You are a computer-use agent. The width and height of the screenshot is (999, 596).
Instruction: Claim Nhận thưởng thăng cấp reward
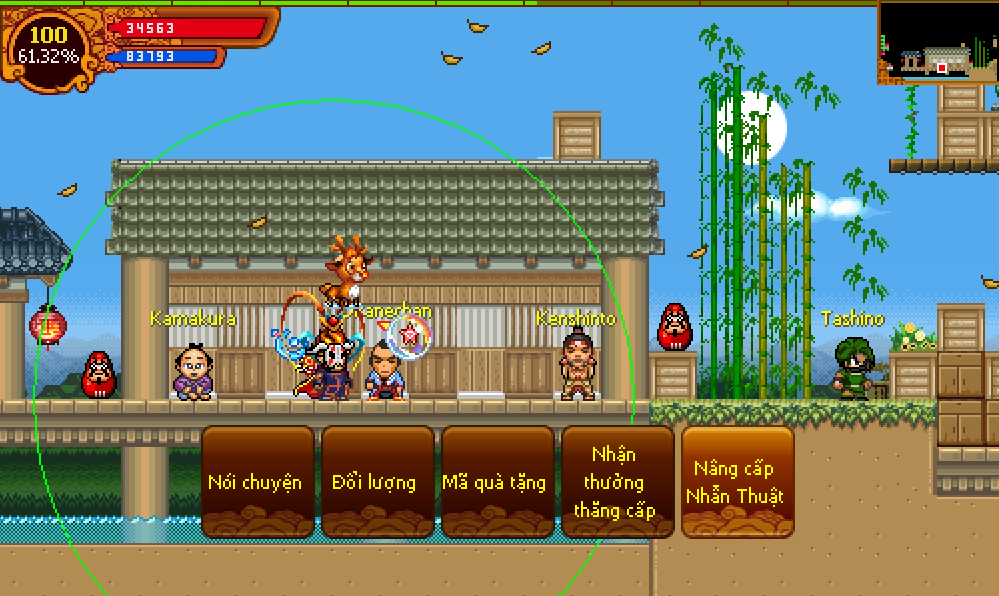point(616,482)
